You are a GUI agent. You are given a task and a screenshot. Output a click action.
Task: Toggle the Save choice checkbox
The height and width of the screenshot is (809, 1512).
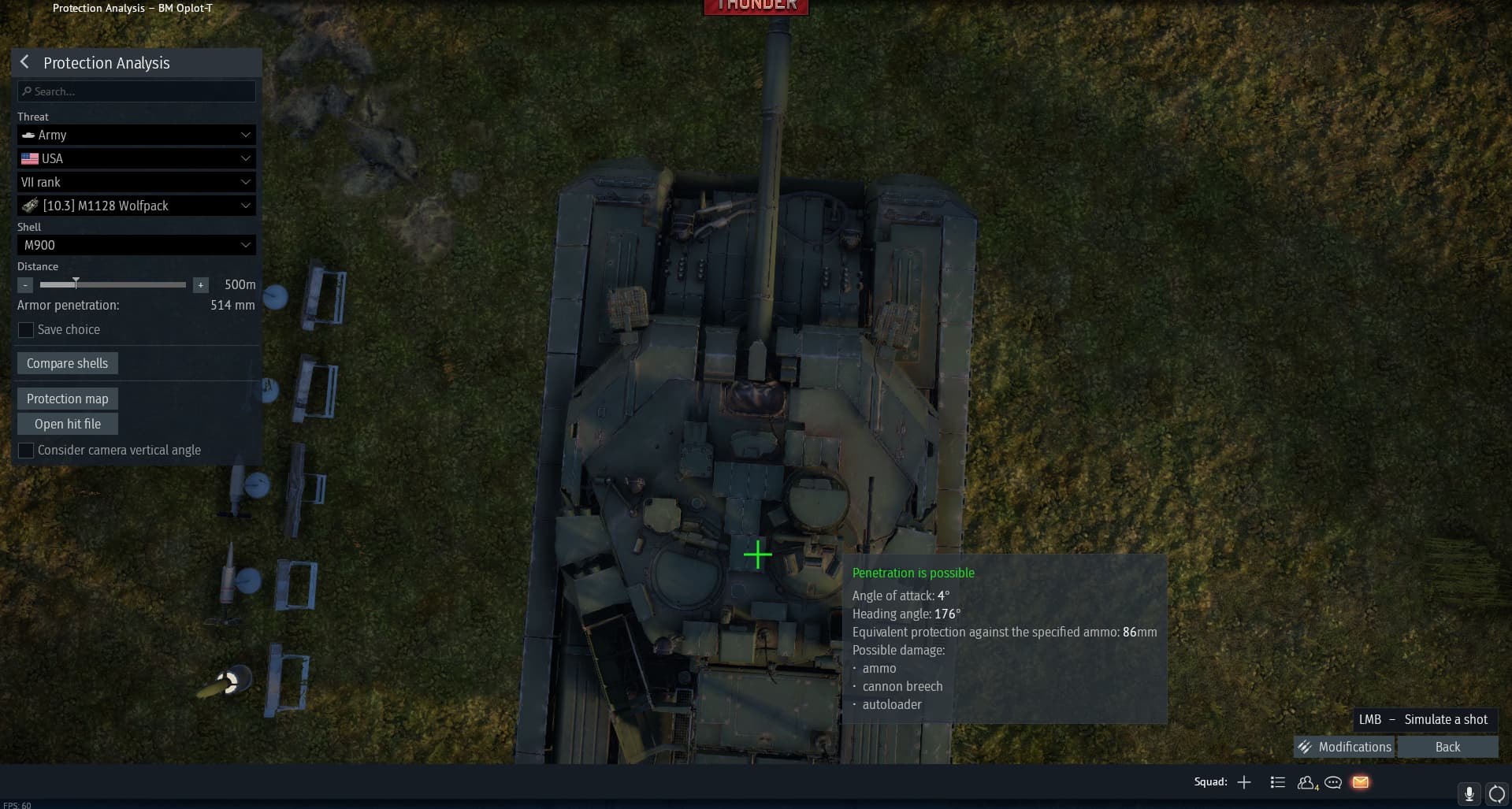pos(26,330)
